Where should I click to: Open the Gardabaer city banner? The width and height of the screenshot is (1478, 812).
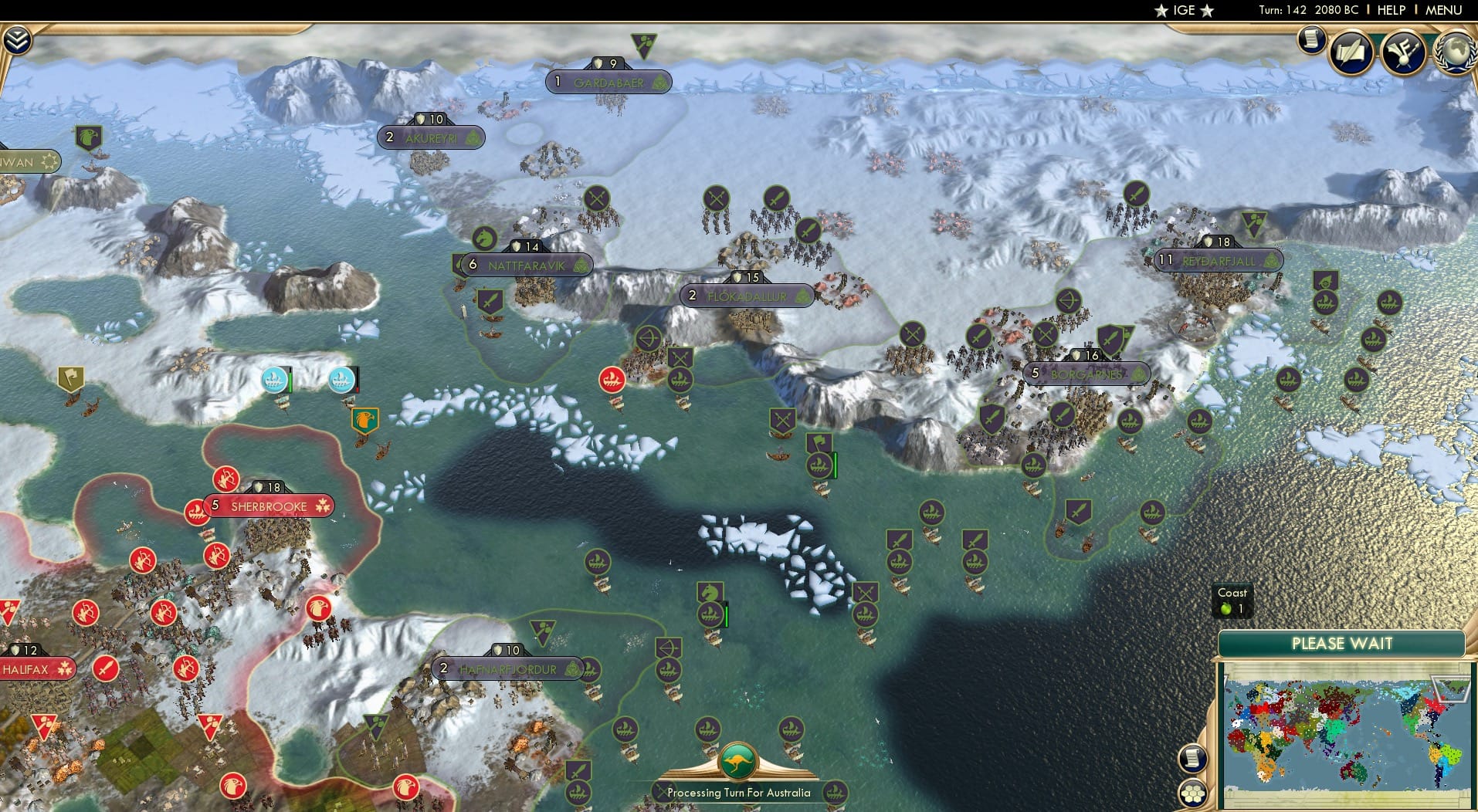pyautogui.click(x=608, y=82)
